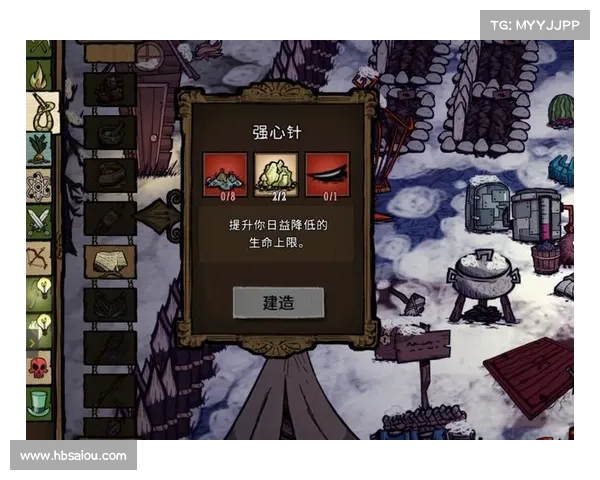Open the www.hbsaiou.com watermark link
Screen dimensions: 600x480
click(74, 456)
